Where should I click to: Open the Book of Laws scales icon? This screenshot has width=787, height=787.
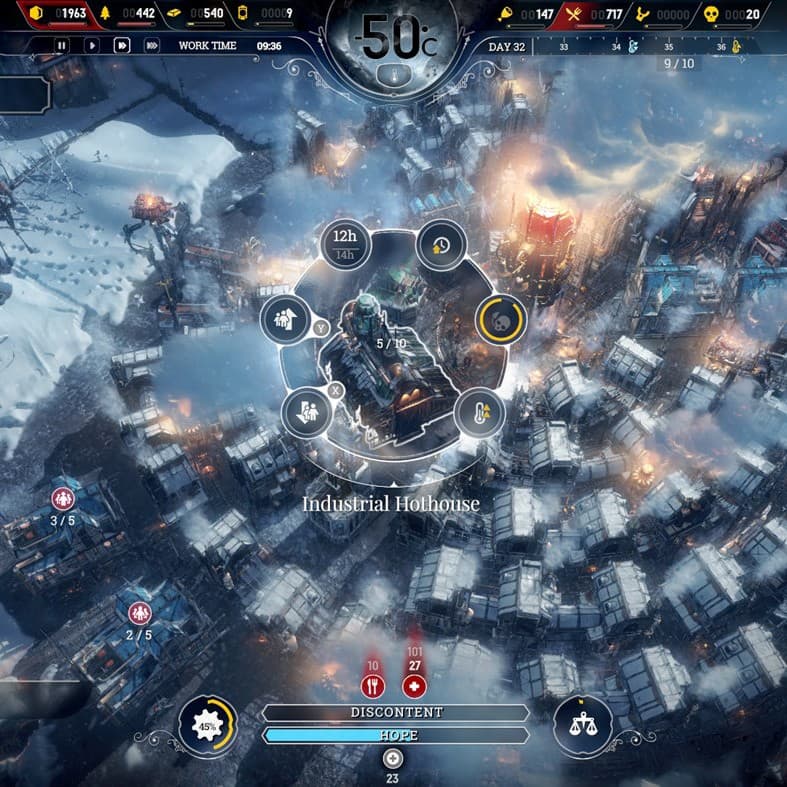pyautogui.click(x=582, y=725)
